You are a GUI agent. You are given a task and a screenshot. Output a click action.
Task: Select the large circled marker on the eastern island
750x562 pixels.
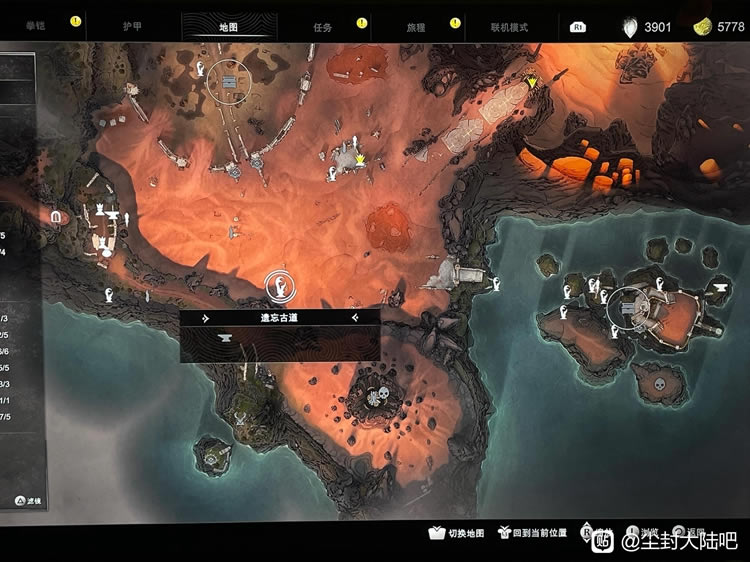630,306
